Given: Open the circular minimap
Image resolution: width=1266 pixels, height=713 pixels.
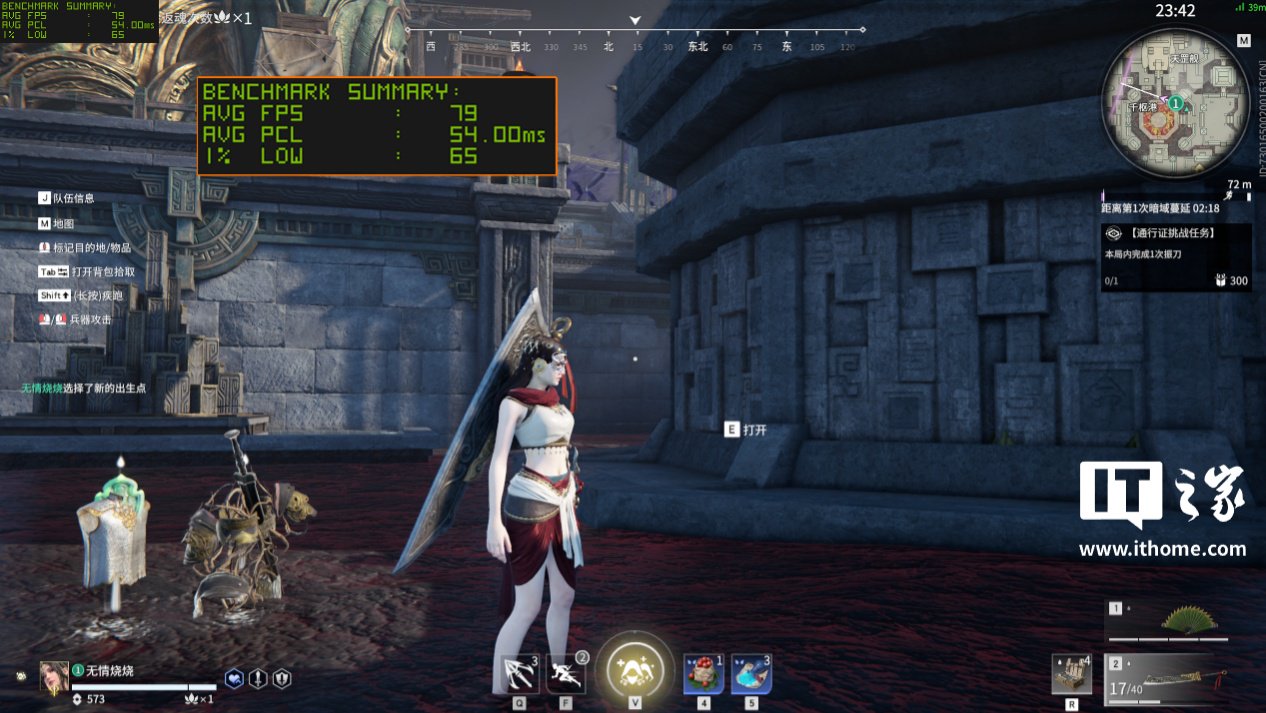Looking at the screenshot, I should click(x=1175, y=104).
